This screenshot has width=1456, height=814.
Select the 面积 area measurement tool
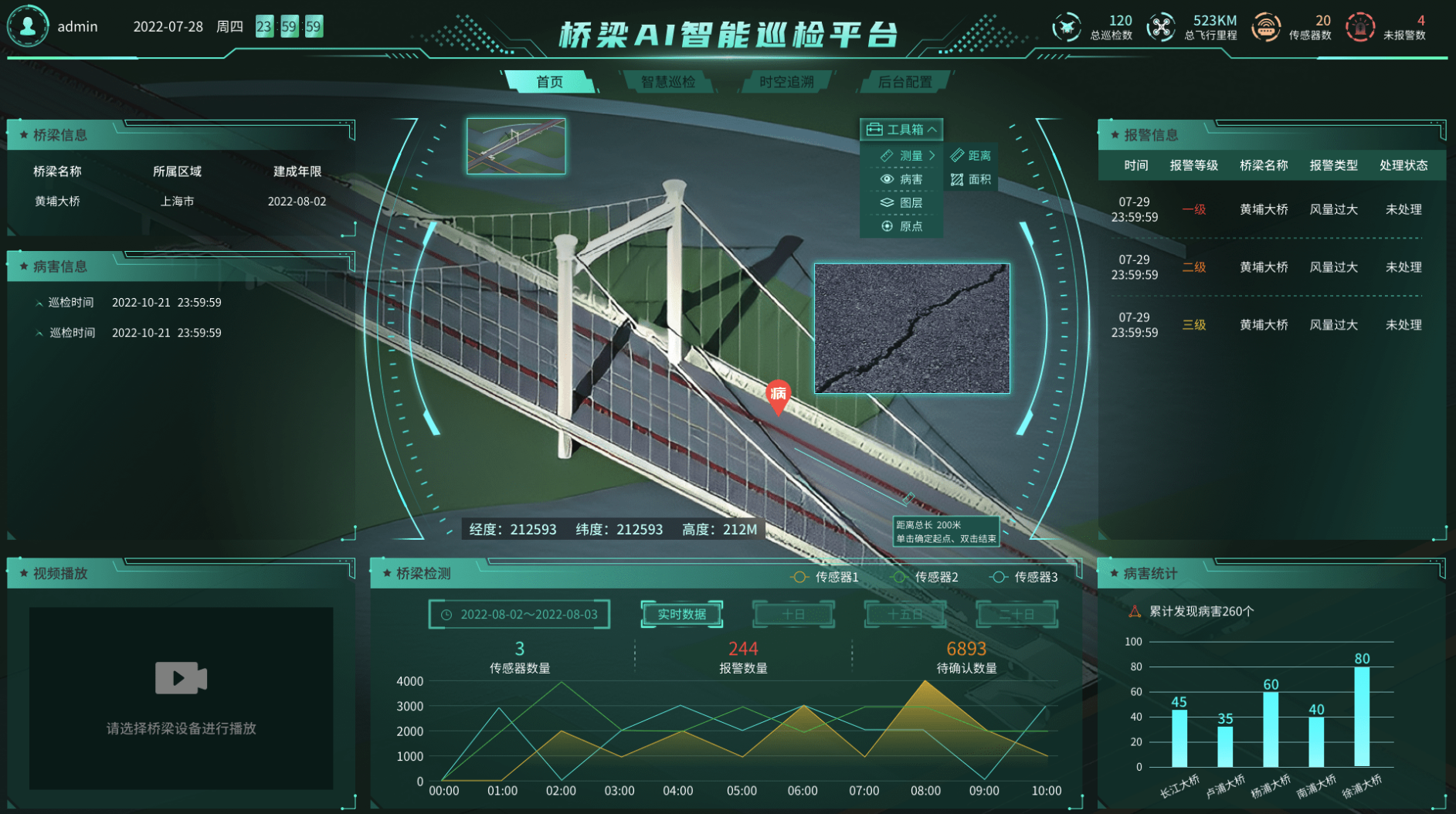972,179
